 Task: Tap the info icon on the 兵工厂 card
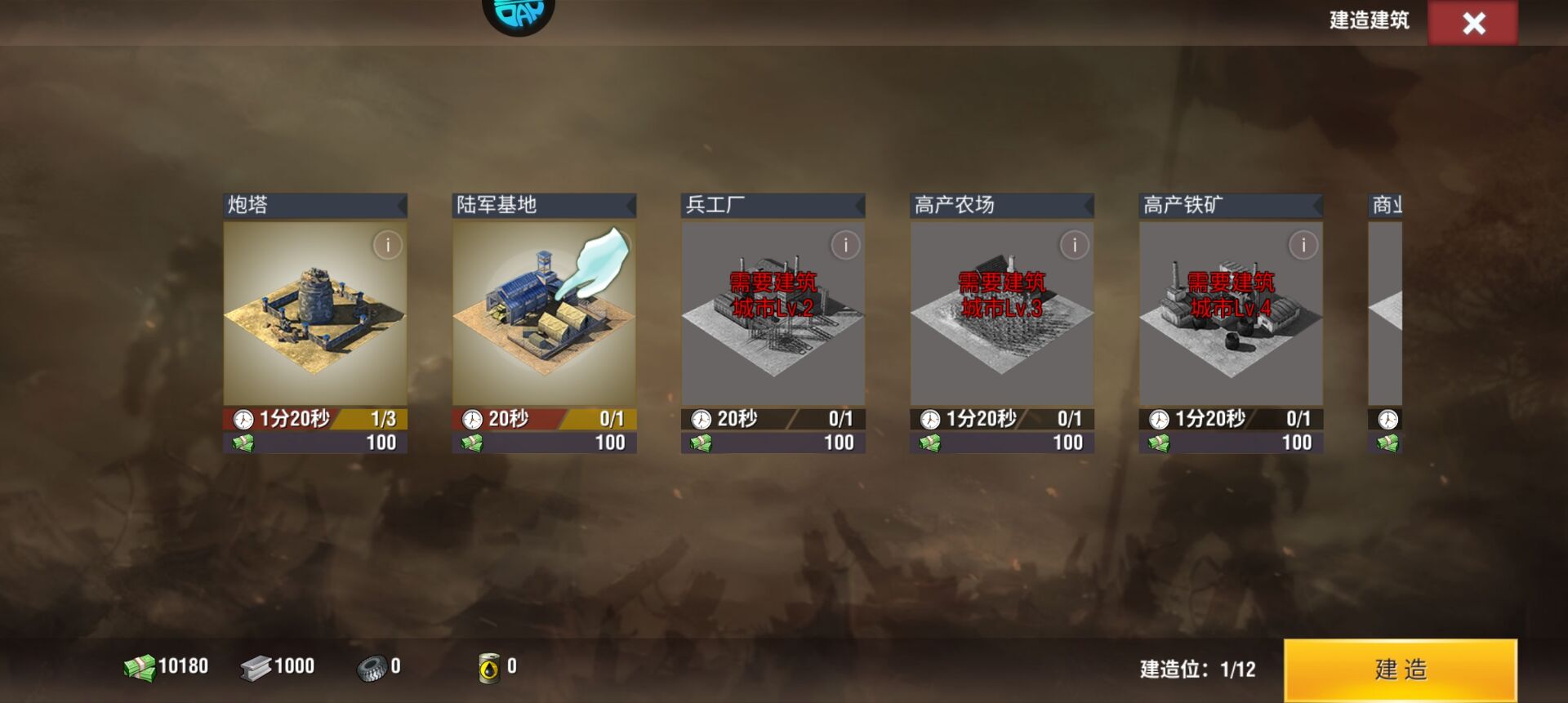click(x=846, y=245)
